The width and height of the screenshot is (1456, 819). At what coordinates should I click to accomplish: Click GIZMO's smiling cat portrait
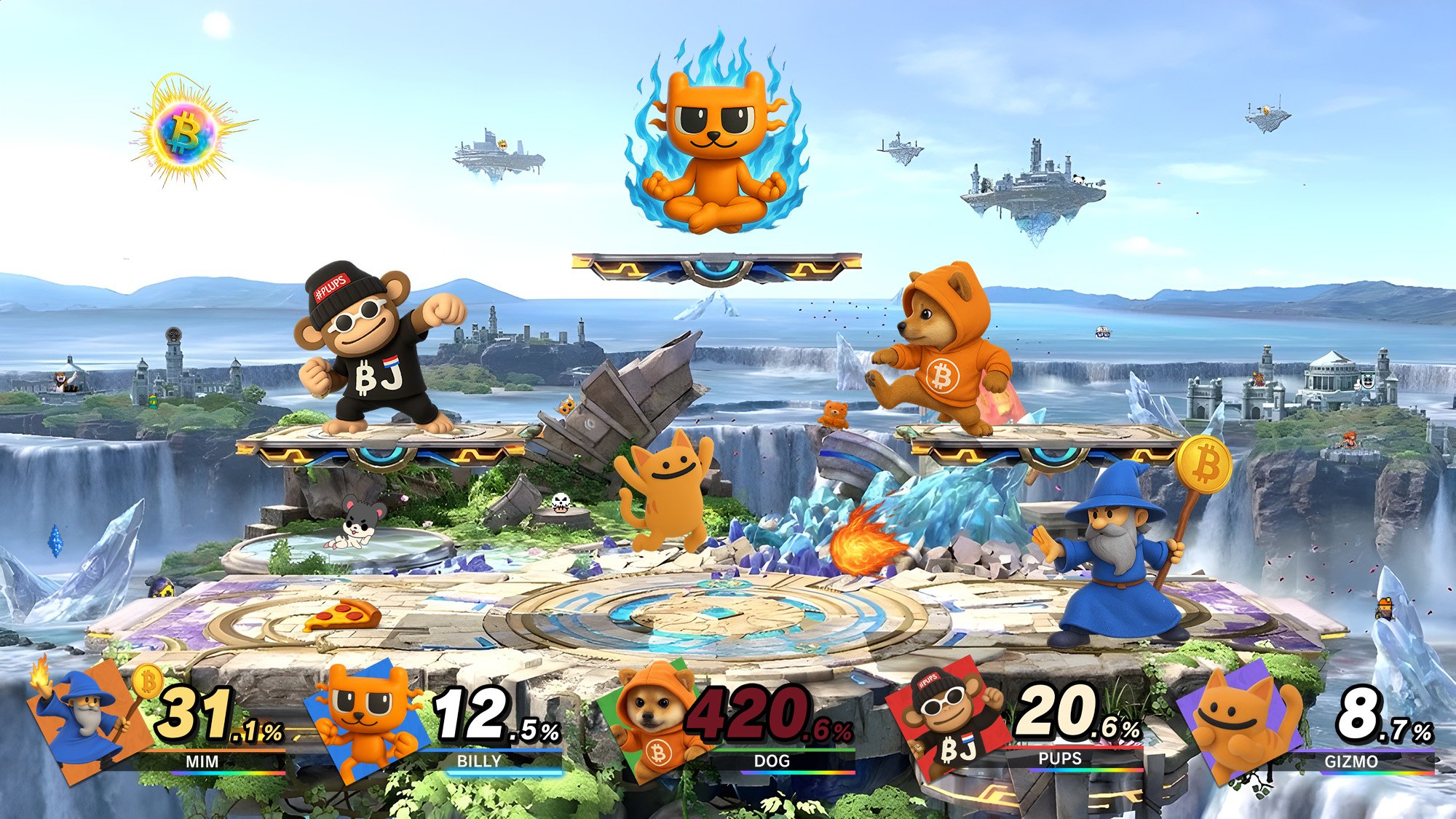click(x=1238, y=721)
